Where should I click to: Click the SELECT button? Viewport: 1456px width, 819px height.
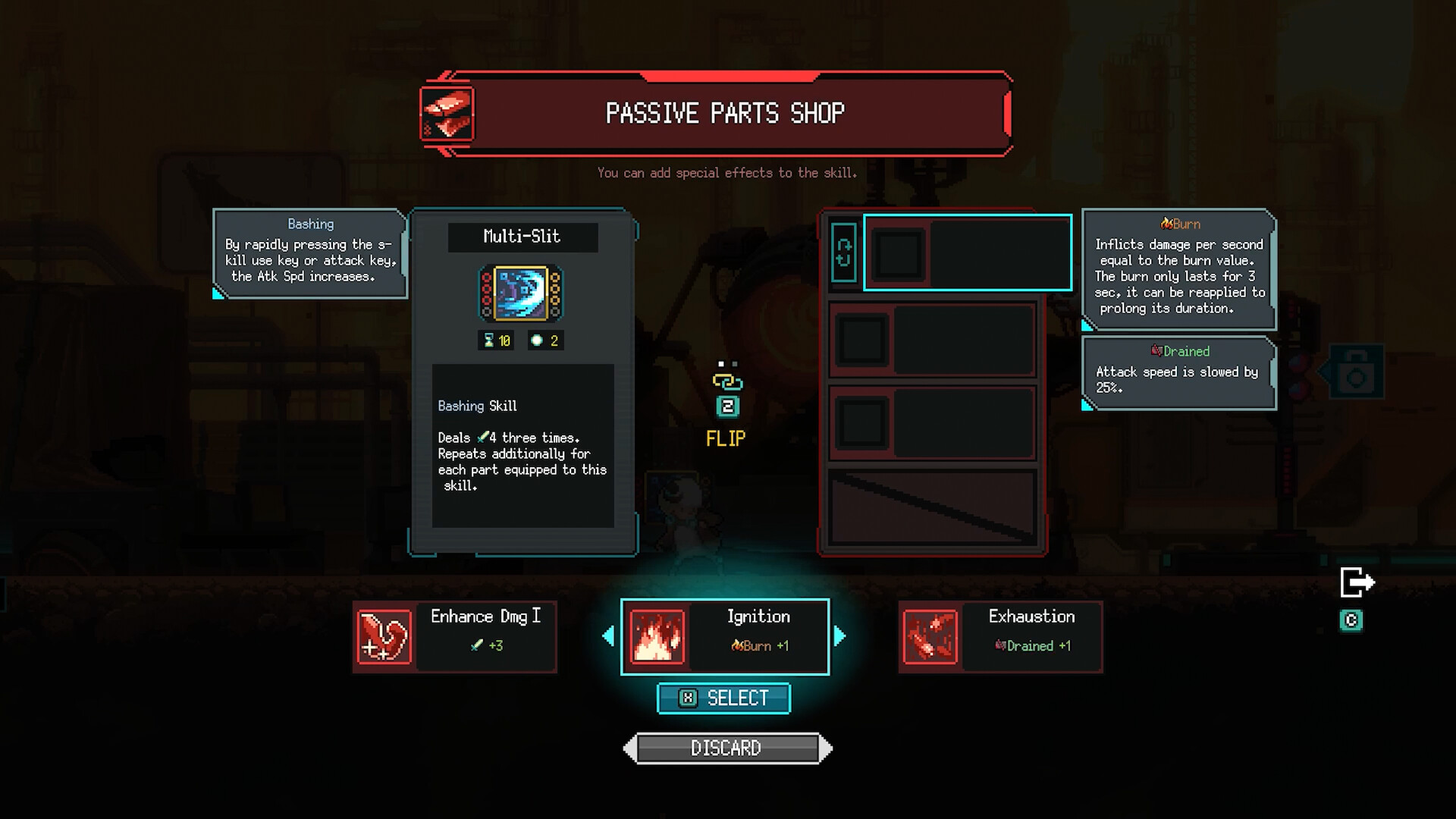tap(723, 698)
